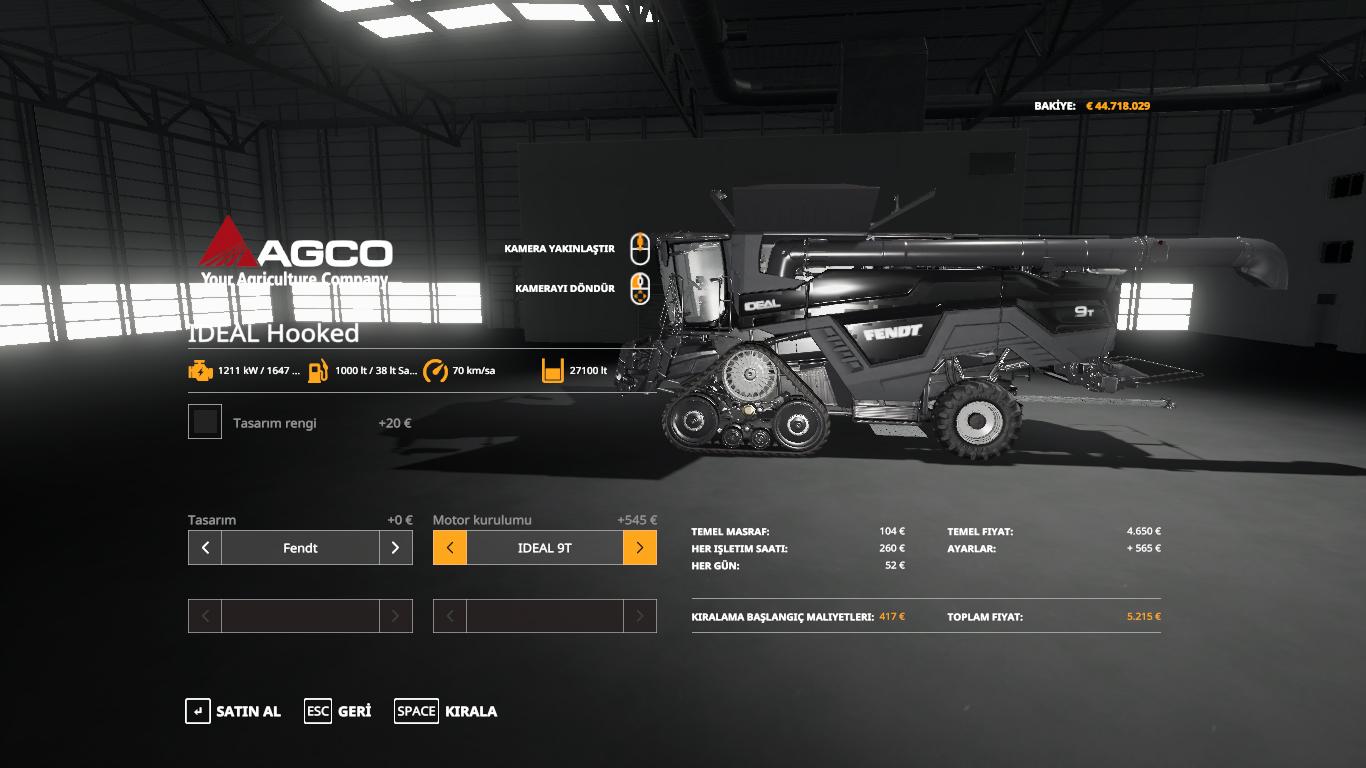Go back using the Geri button
Image resolution: width=1366 pixels, height=768 pixels.
(338, 711)
